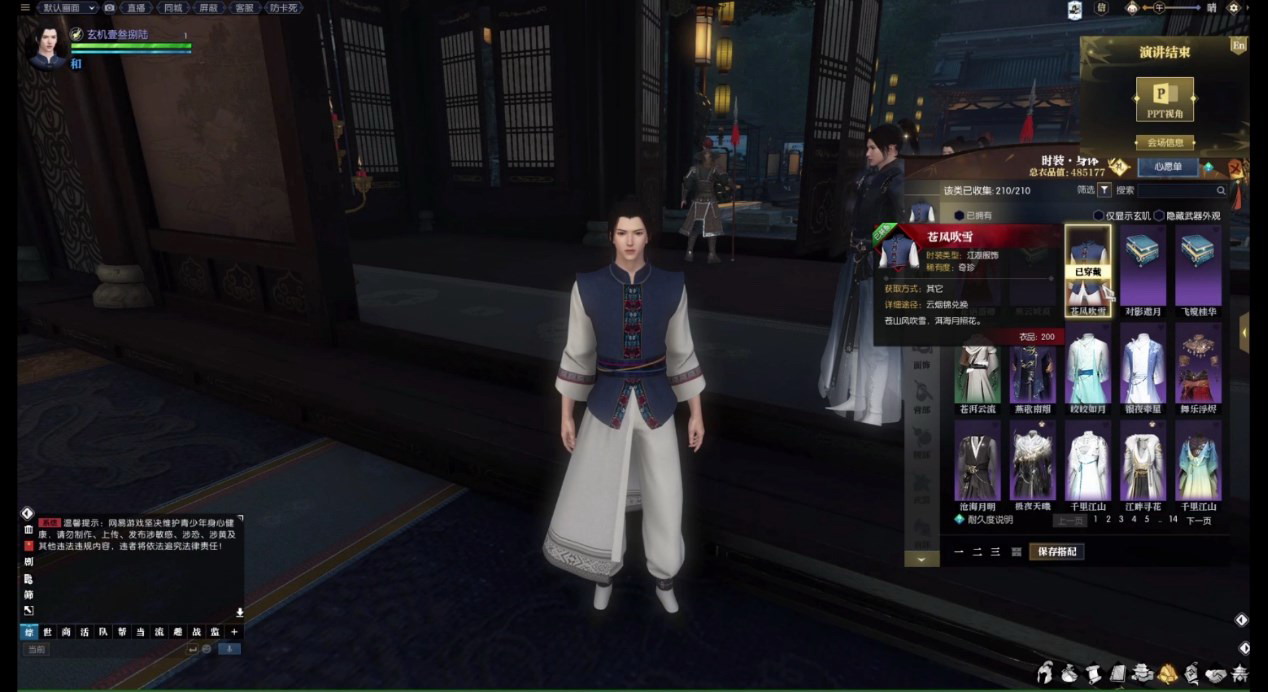Viewport: 1268px width, 692px height.
Task: Add a new chat channel tab
Action: [234, 632]
